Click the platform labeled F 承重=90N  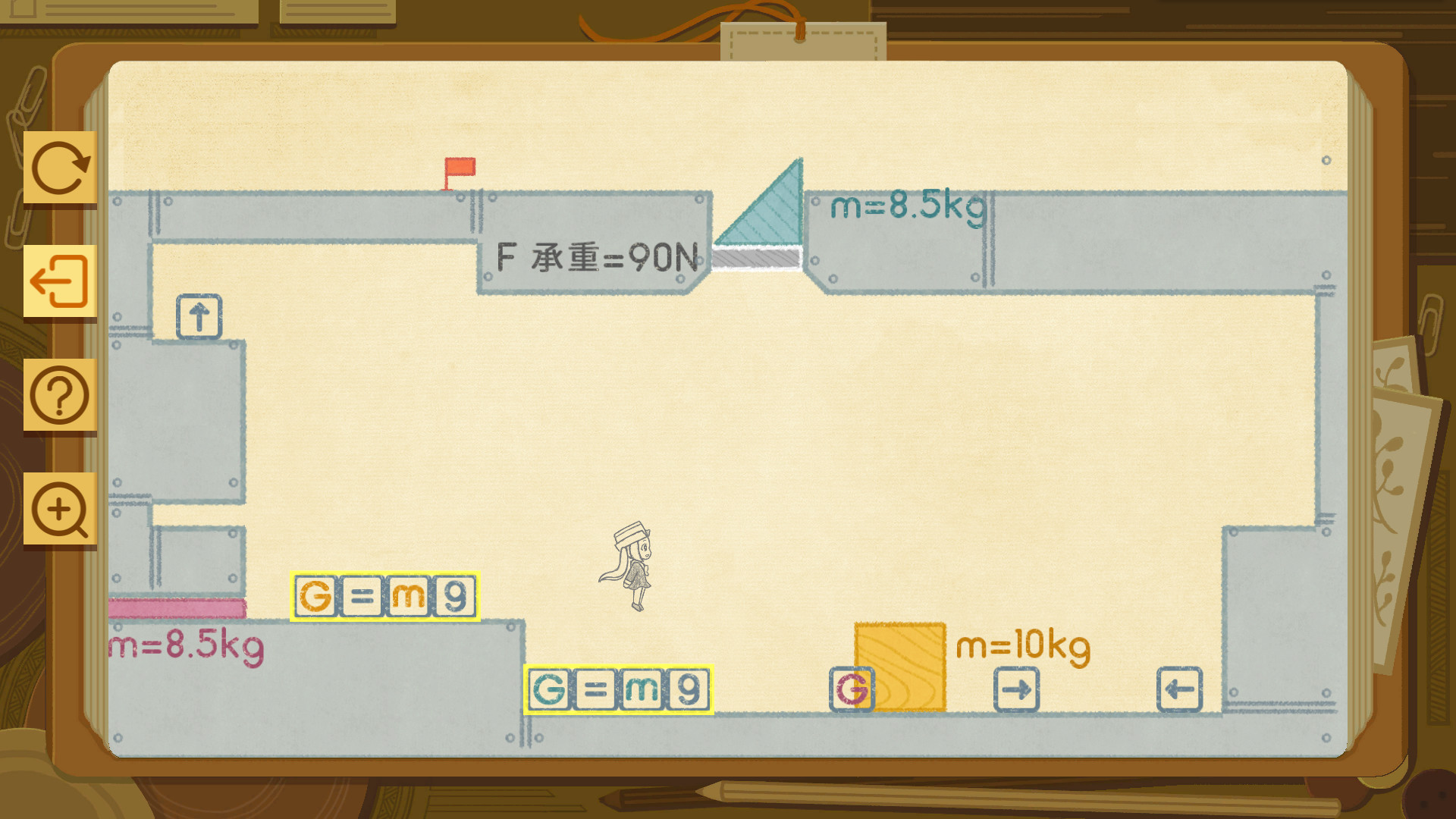tap(595, 258)
